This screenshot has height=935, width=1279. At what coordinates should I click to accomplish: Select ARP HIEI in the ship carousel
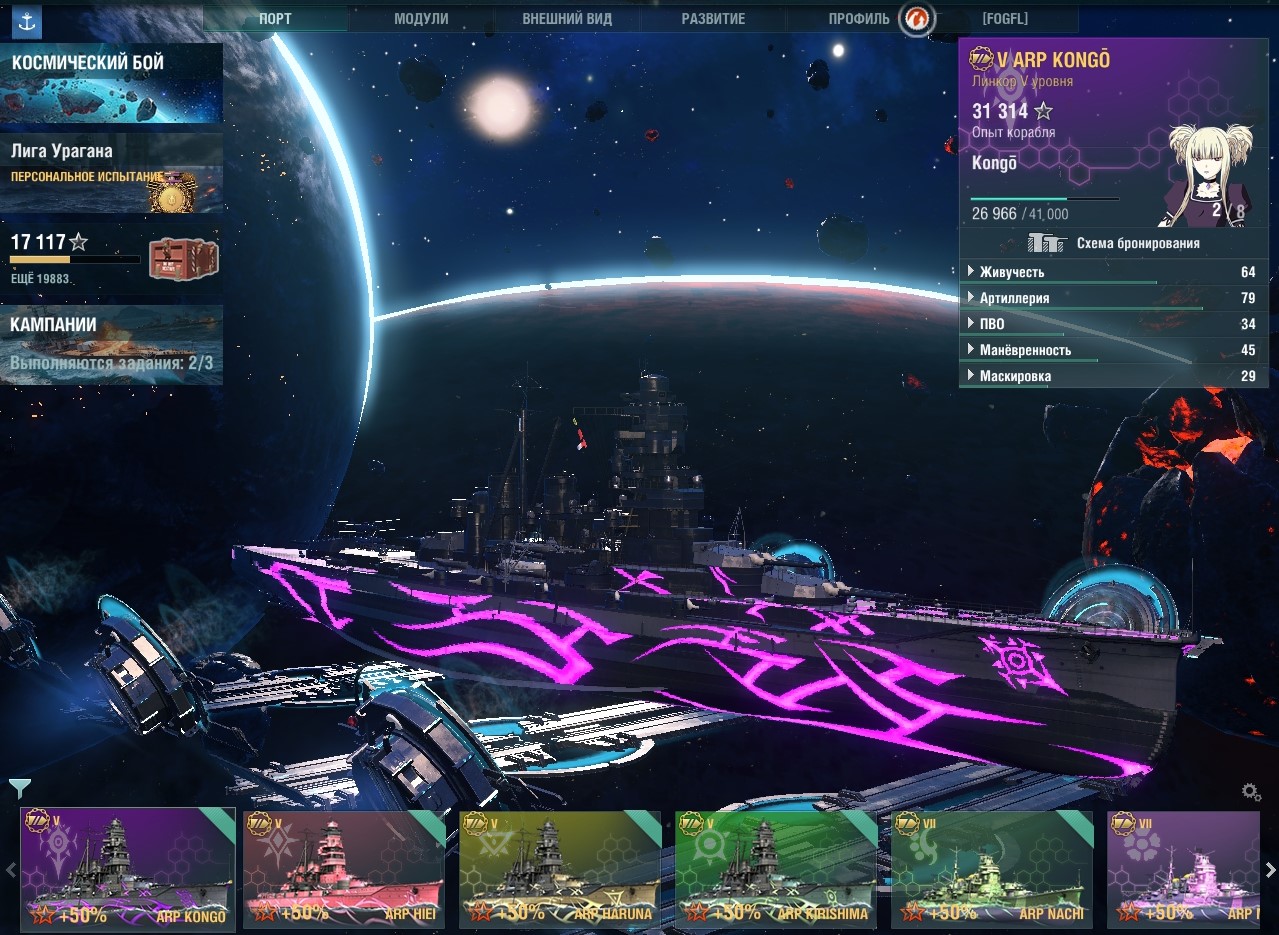click(x=343, y=870)
